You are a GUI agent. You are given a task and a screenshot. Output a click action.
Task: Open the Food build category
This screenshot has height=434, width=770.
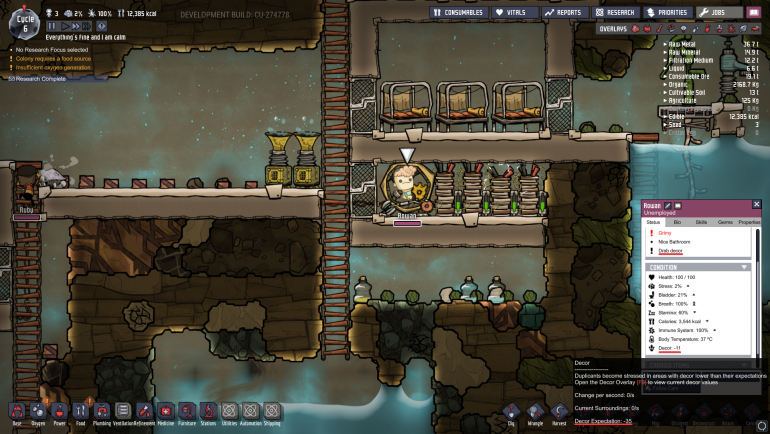(80, 412)
